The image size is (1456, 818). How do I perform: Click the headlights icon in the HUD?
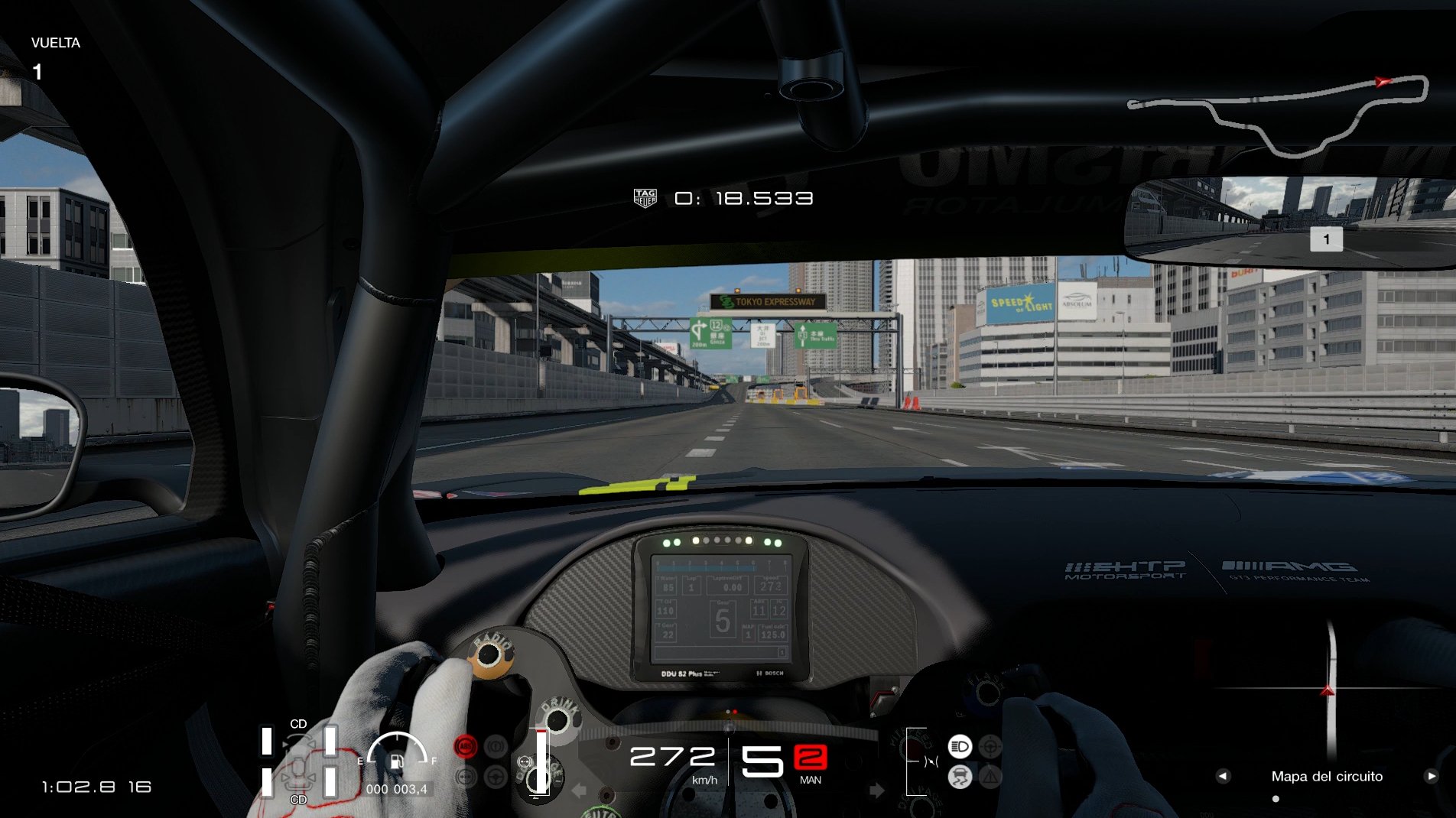960,746
